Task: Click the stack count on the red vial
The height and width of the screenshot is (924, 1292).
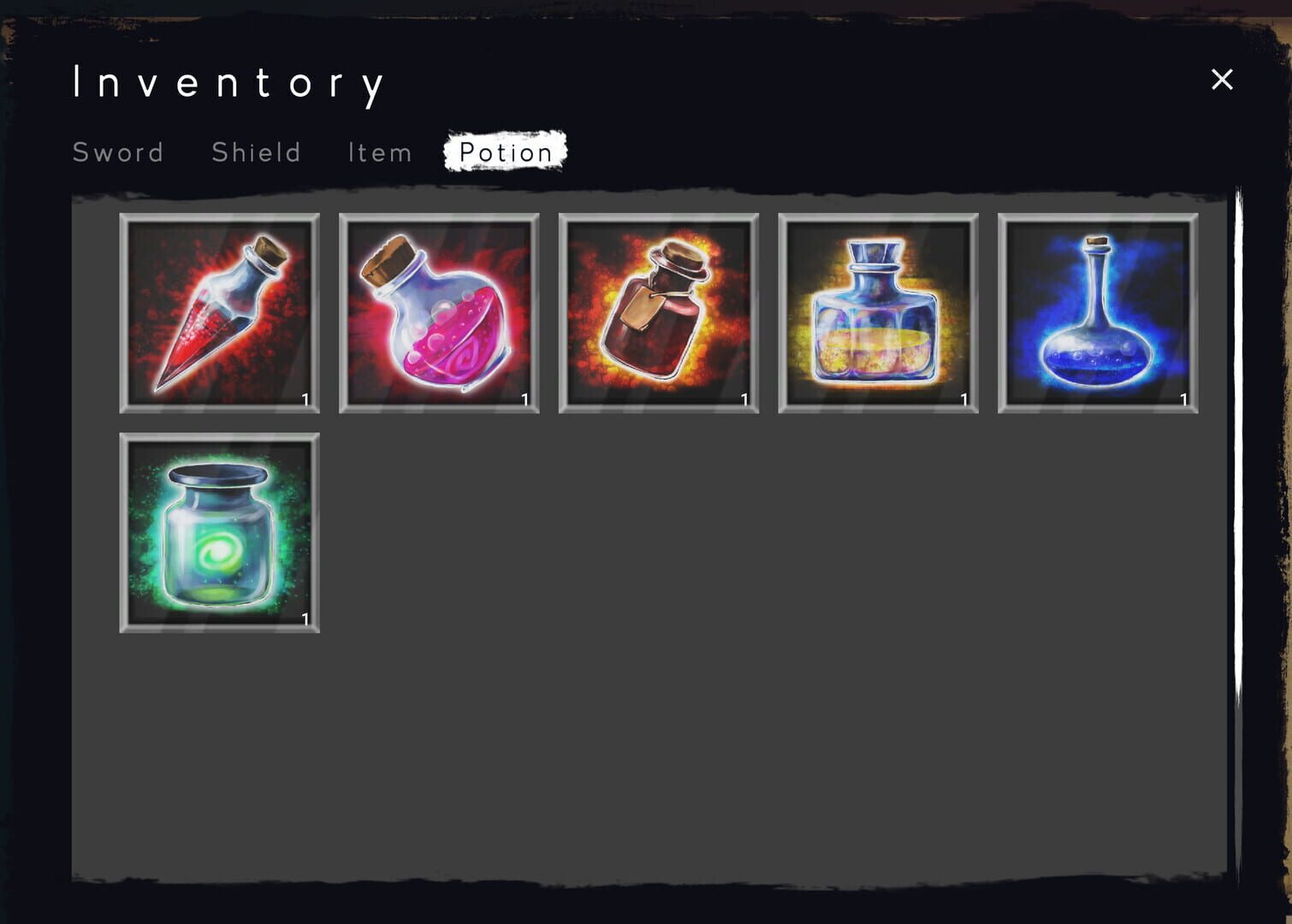Action: coord(305,398)
